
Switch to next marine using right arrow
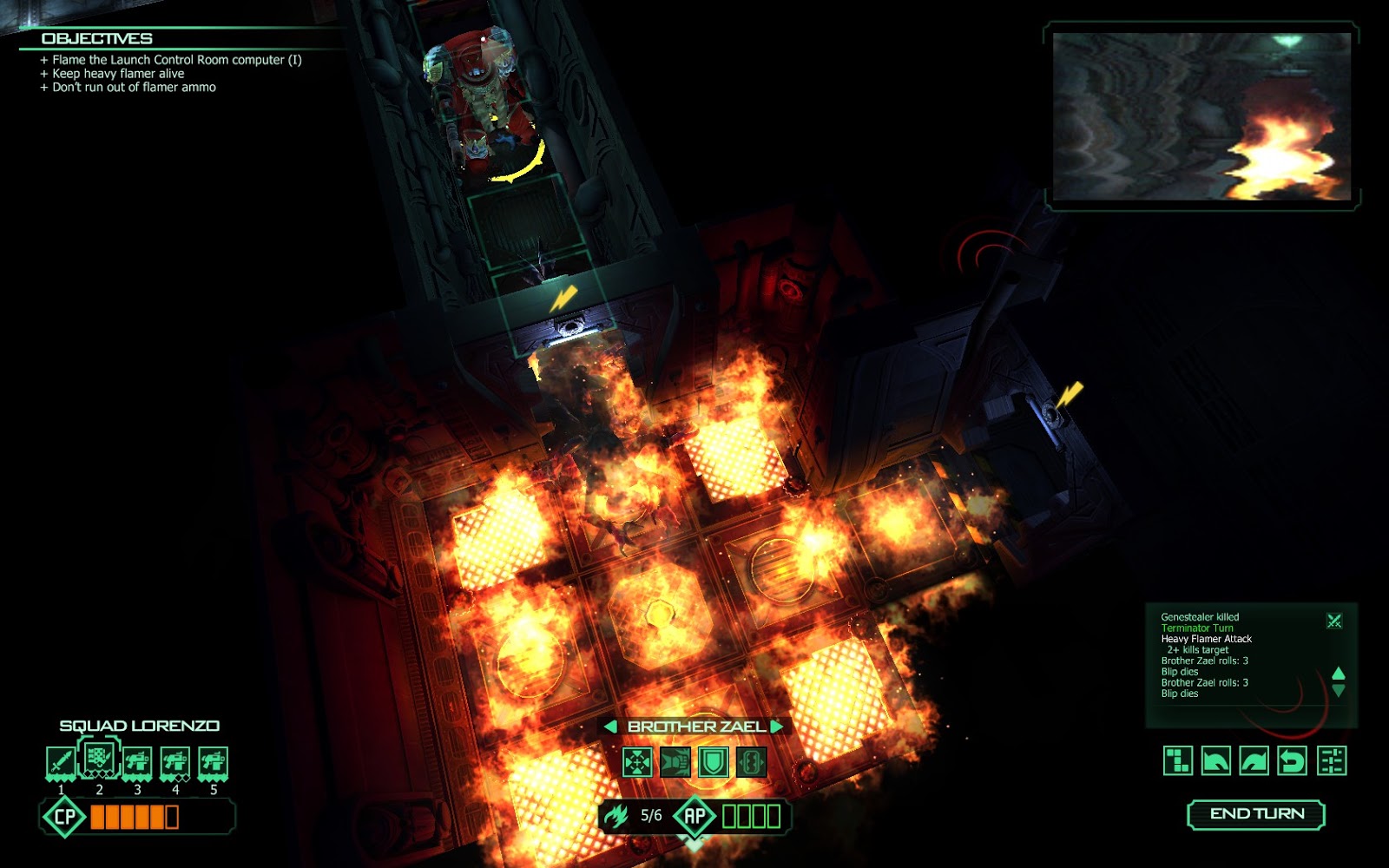coord(777,727)
